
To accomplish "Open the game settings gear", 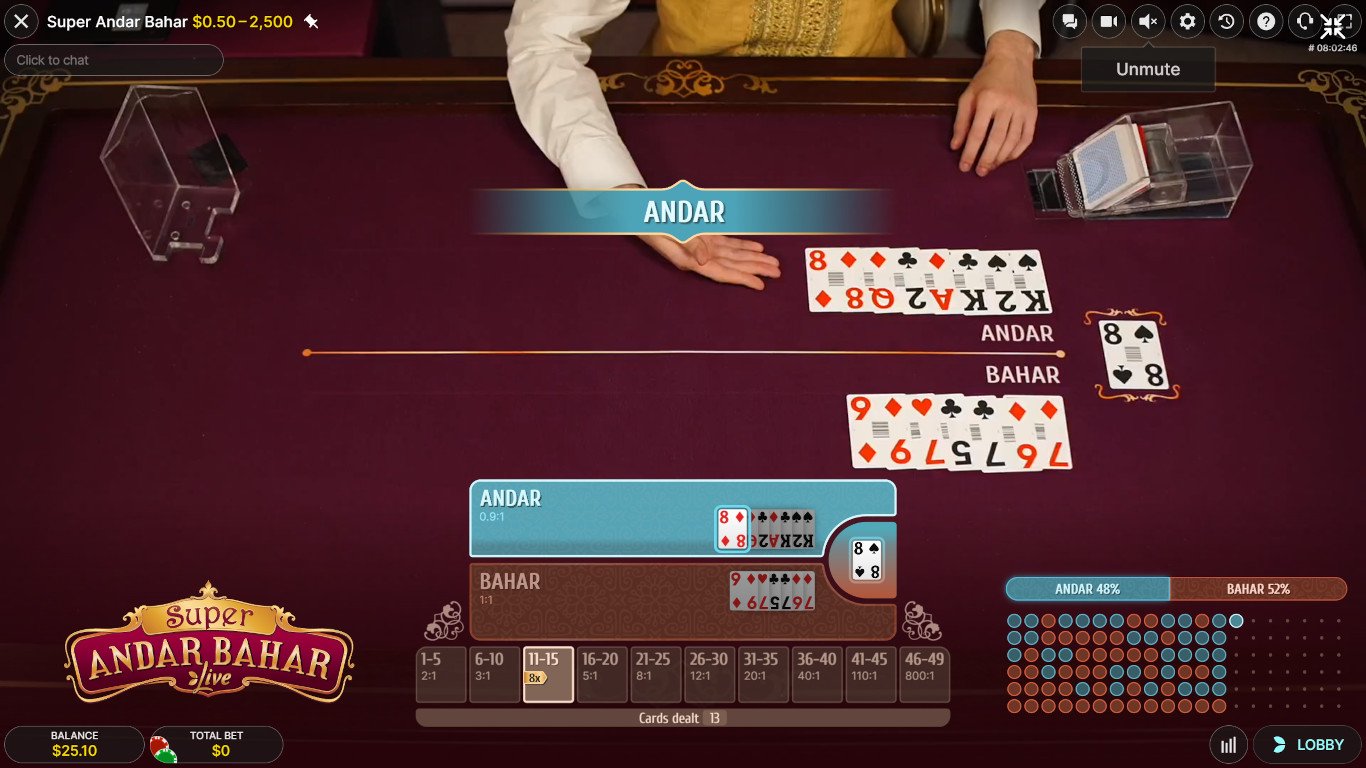I will (1187, 21).
